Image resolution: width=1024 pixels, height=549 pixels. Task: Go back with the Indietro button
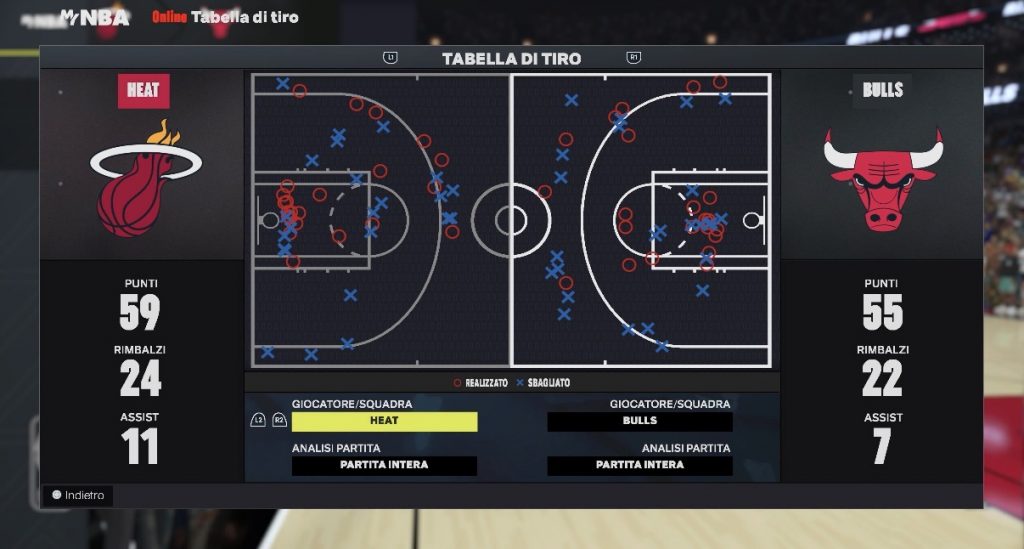click(x=78, y=495)
